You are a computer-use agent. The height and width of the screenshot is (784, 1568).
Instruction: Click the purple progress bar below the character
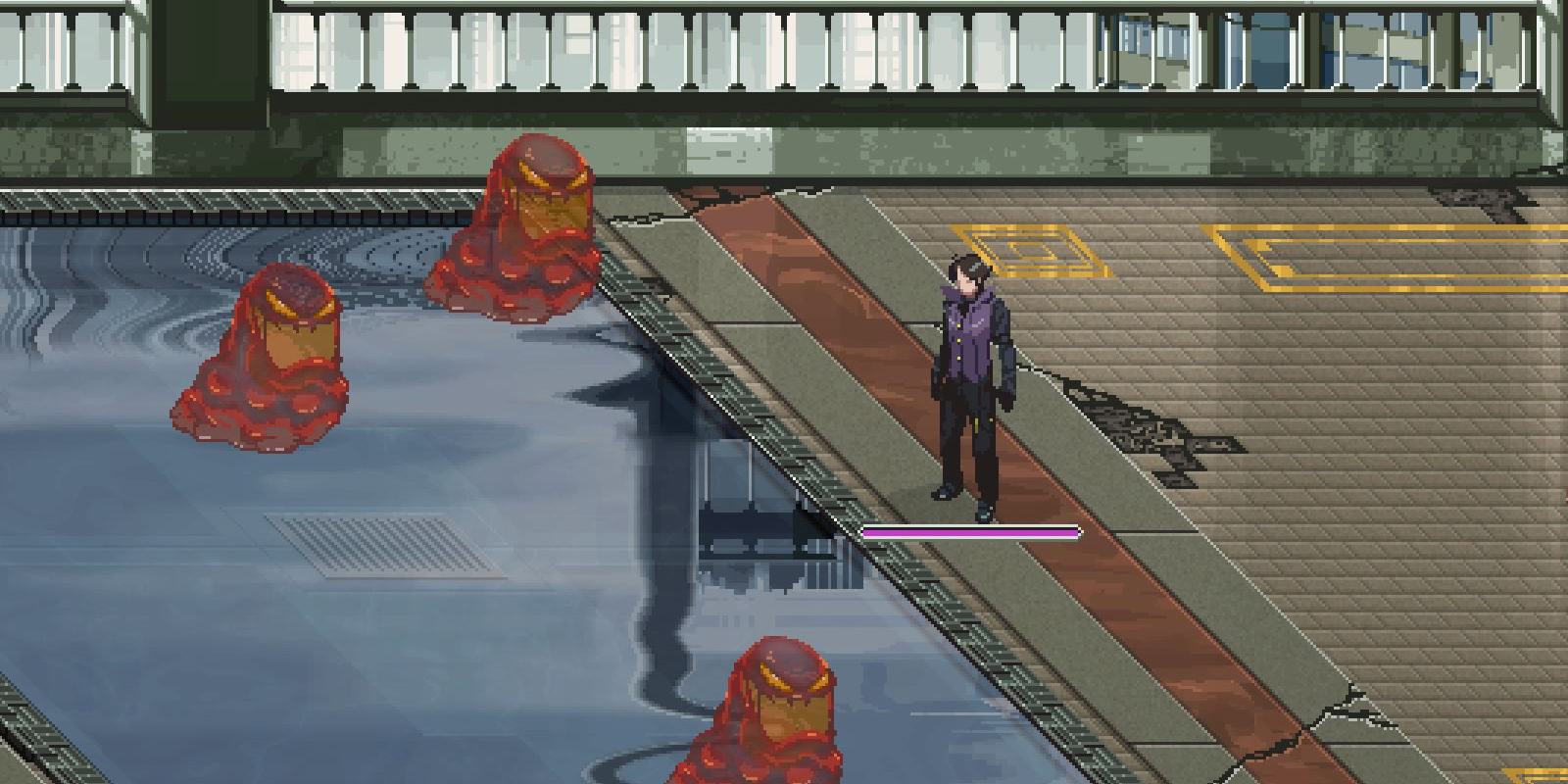click(x=968, y=530)
